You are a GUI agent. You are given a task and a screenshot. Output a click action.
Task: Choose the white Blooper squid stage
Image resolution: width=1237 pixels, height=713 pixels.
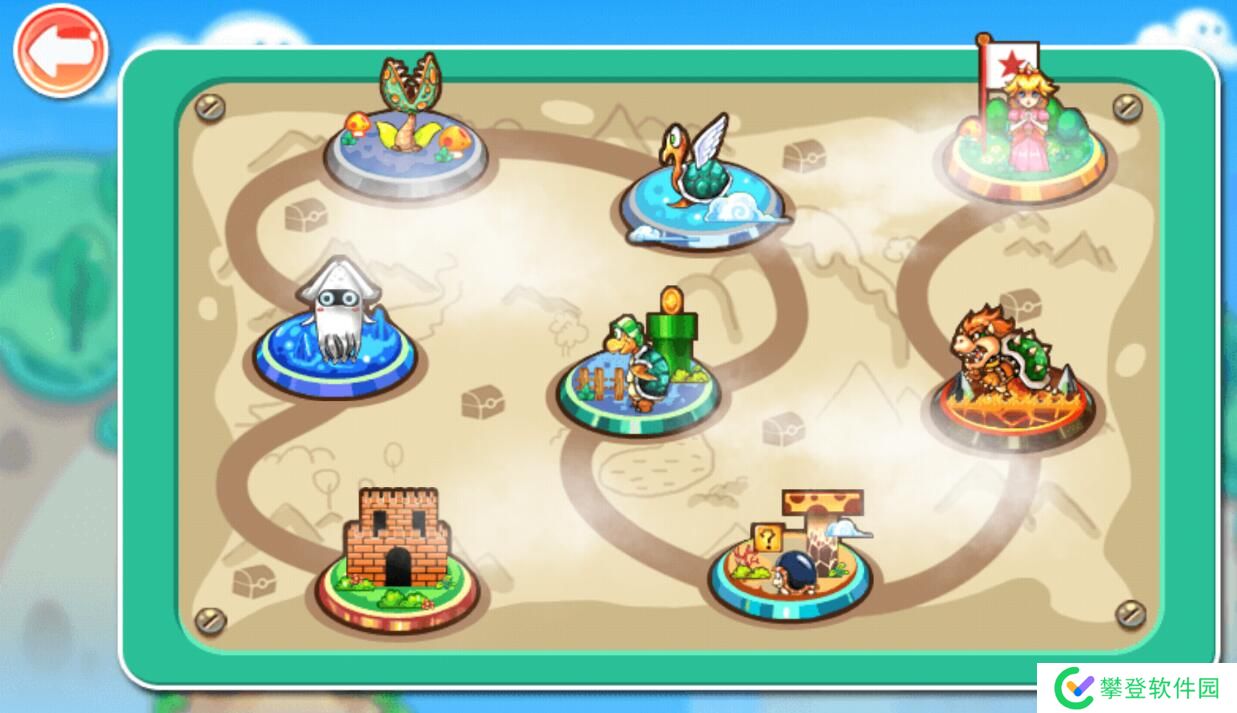(335, 335)
